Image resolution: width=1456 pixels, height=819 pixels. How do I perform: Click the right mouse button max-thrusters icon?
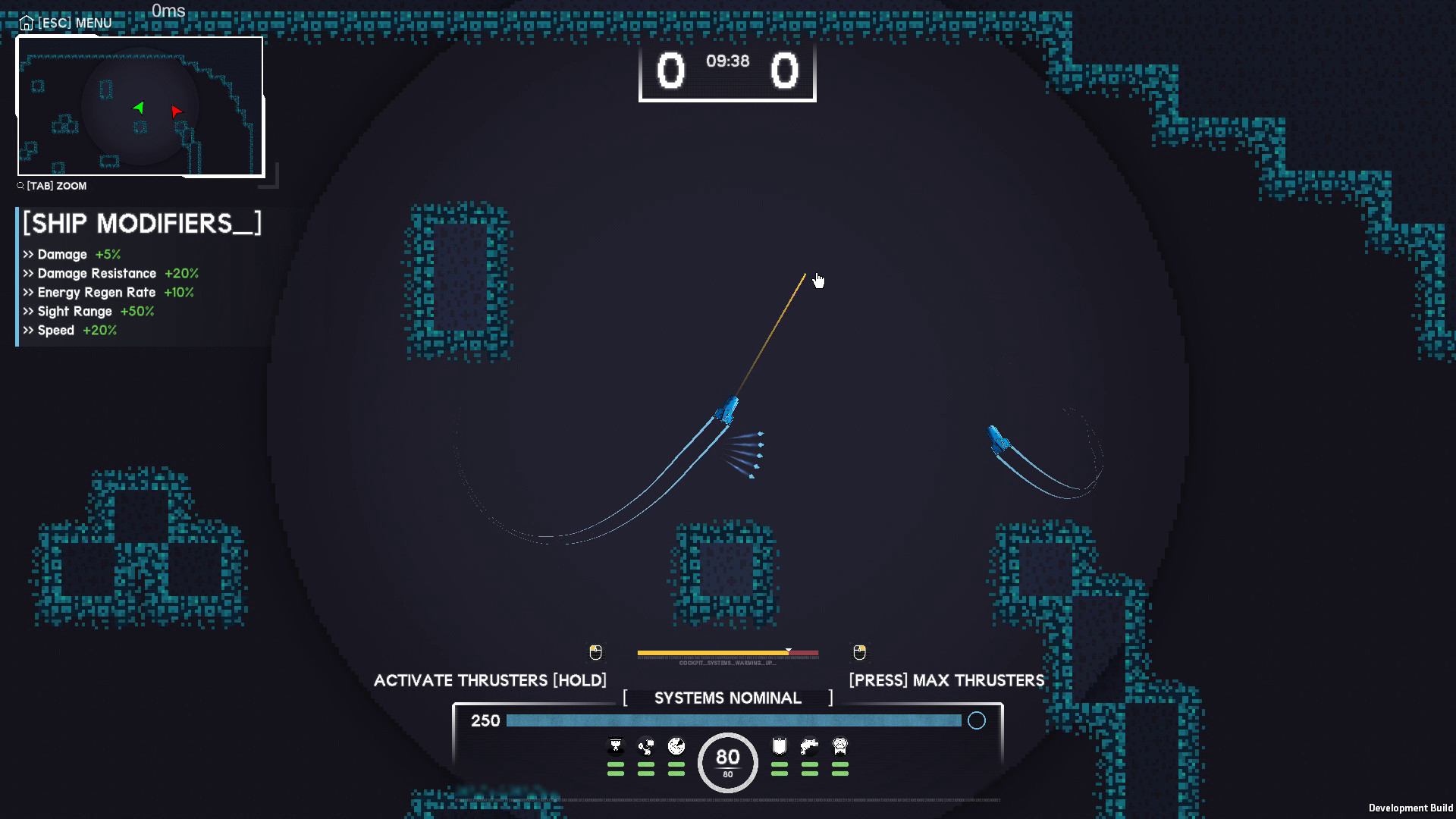859,651
